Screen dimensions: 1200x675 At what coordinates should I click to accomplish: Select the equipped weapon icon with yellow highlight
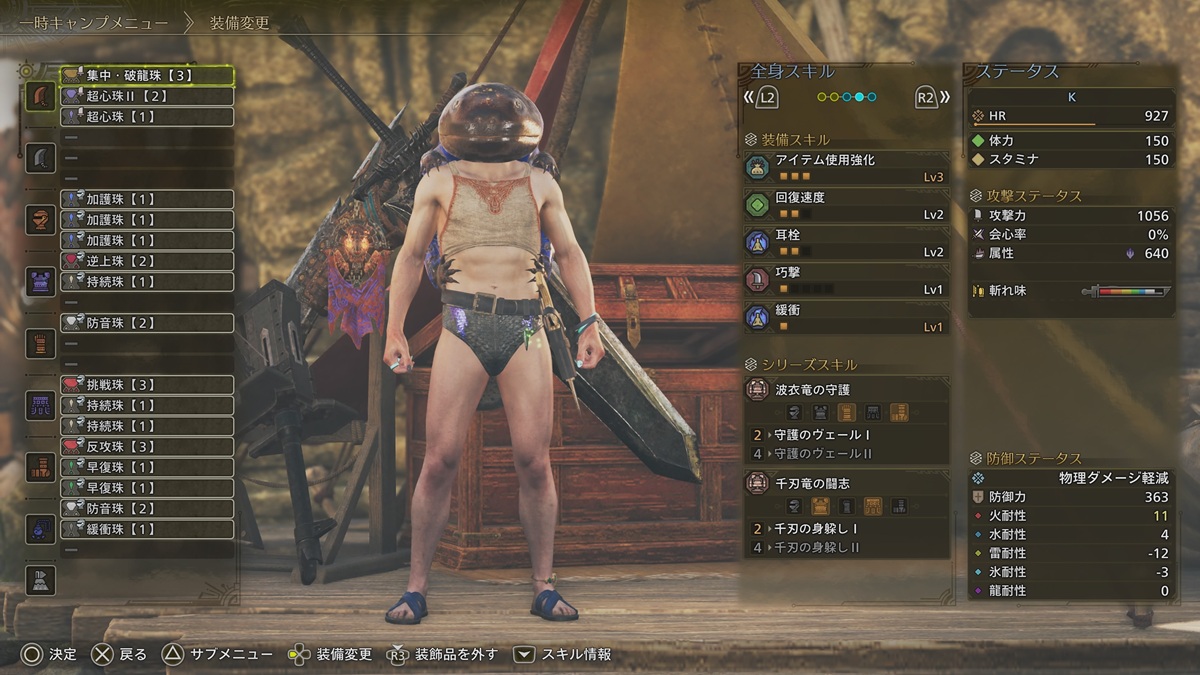40,97
